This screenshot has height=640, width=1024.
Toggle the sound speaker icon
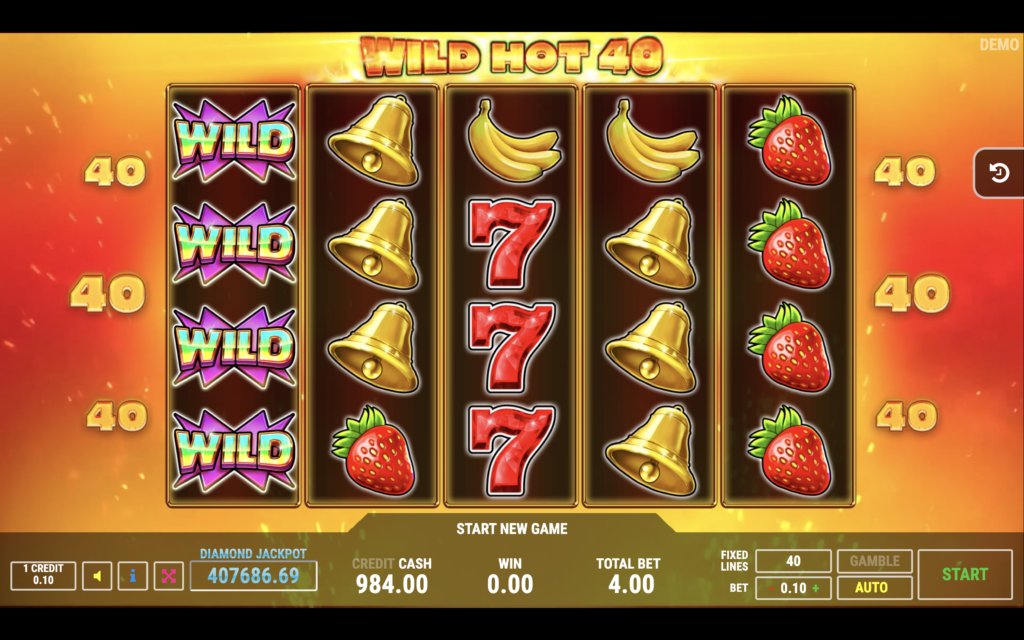[97, 576]
